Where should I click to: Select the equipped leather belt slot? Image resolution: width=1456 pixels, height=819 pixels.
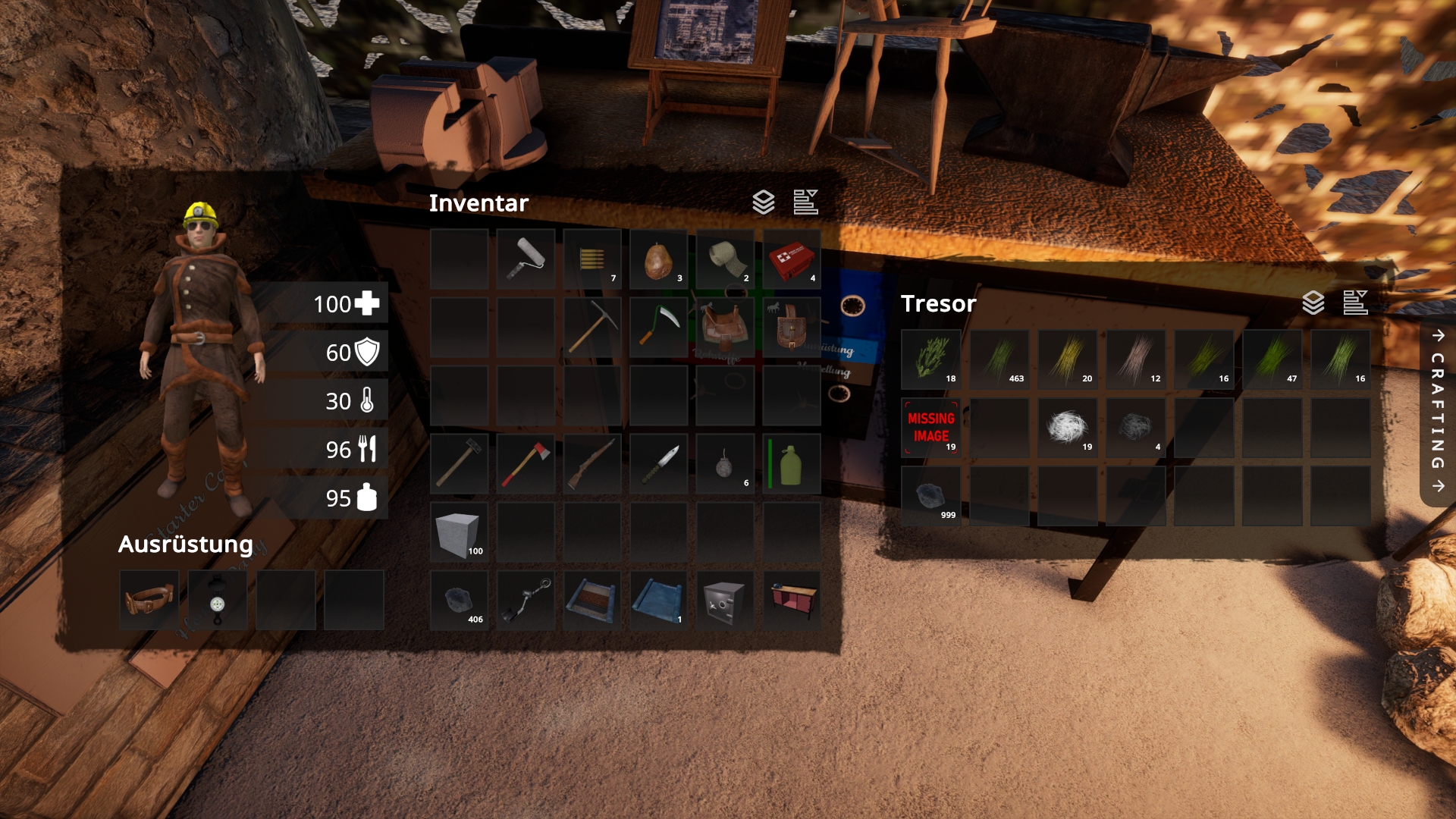tap(149, 601)
